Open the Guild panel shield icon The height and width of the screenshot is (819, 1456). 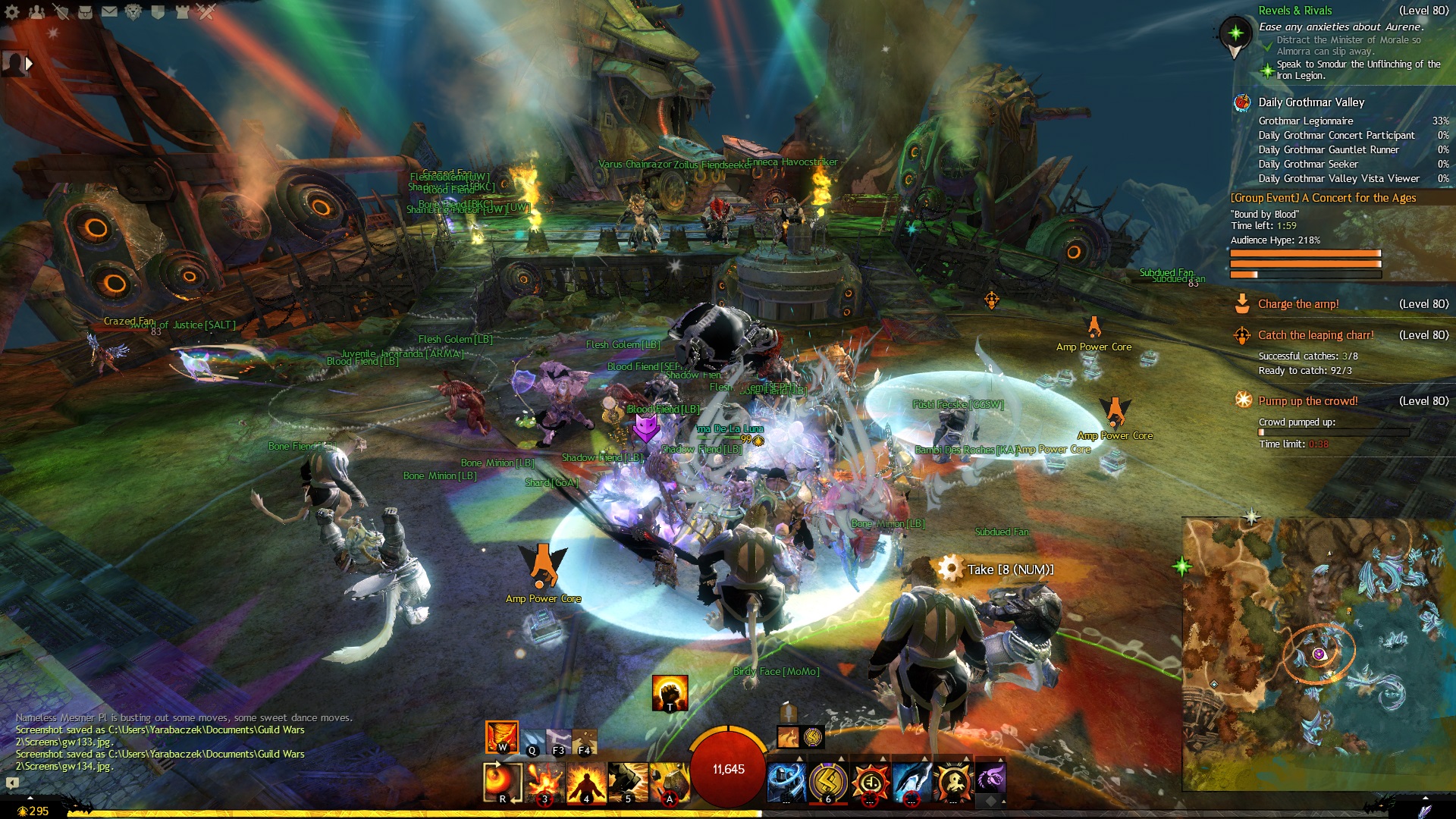[158, 11]
